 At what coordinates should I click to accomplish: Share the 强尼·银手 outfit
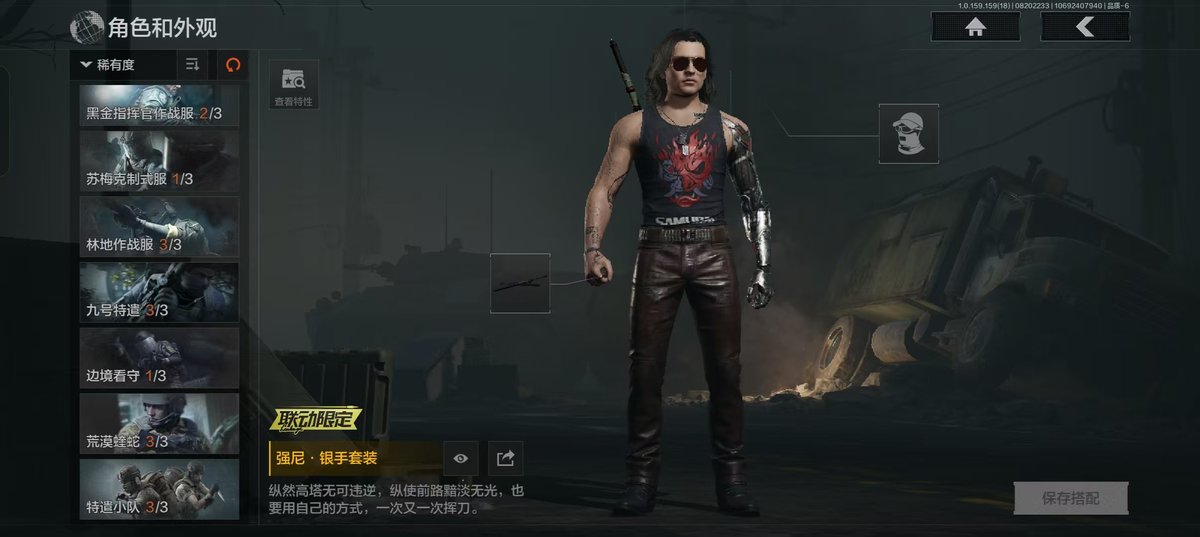pos(506,458)
